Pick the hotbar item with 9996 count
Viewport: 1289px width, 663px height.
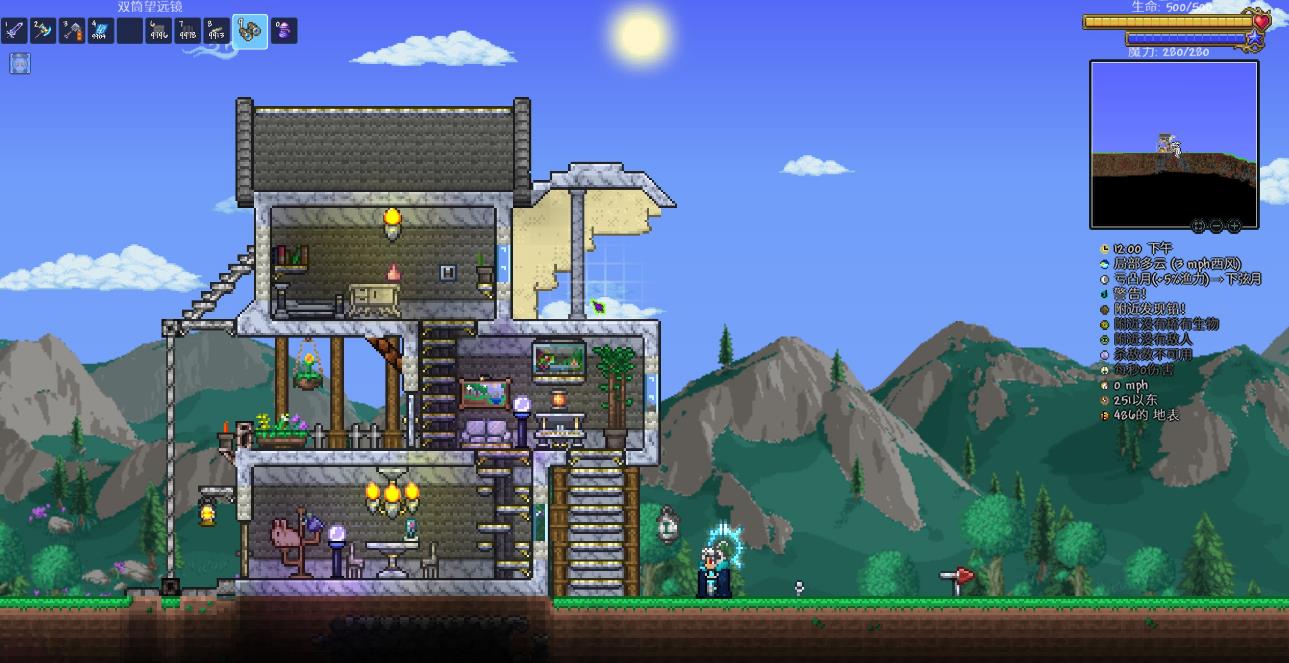point(158,31)
